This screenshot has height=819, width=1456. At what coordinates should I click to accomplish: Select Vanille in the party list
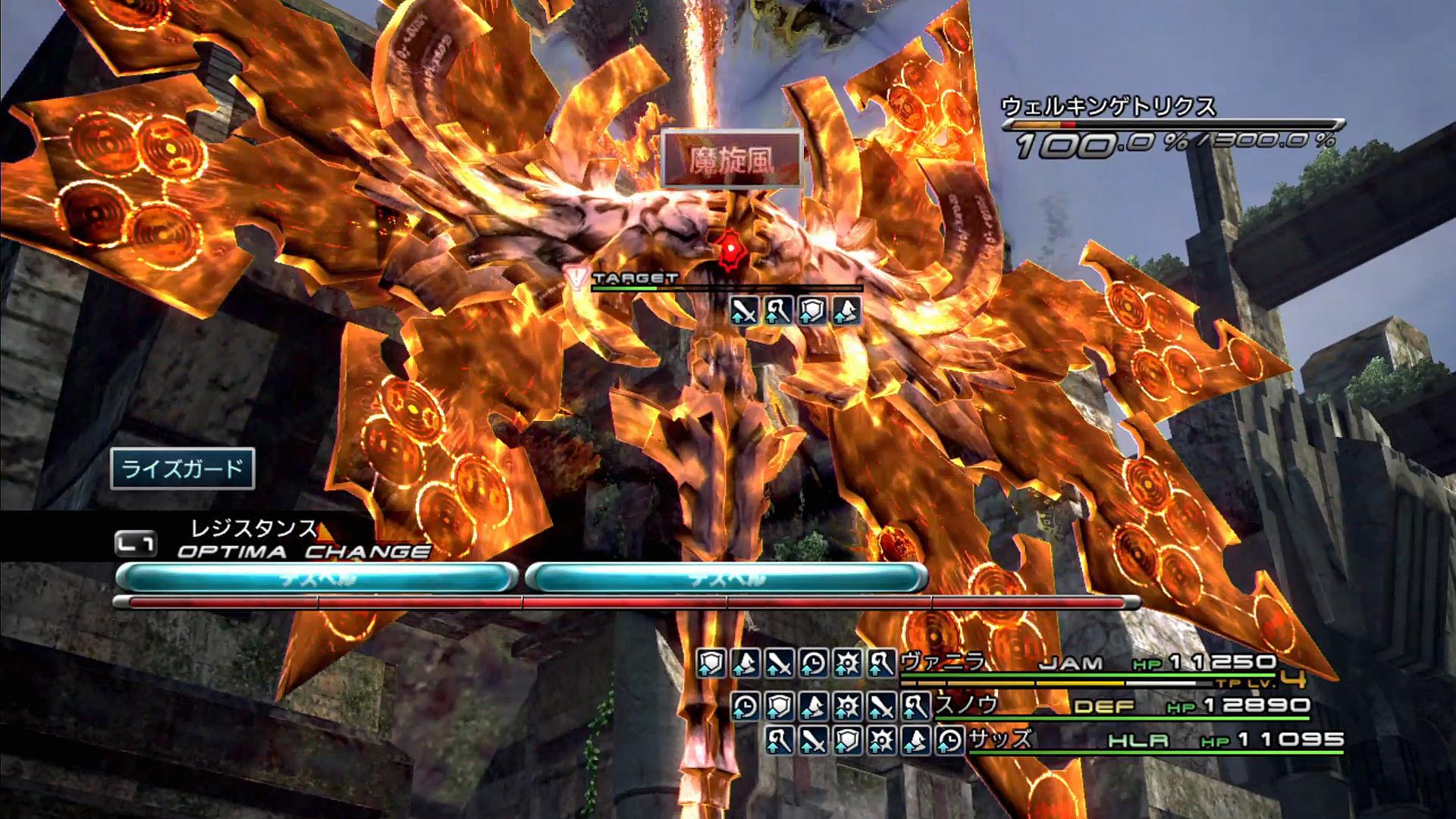[943, 663]
